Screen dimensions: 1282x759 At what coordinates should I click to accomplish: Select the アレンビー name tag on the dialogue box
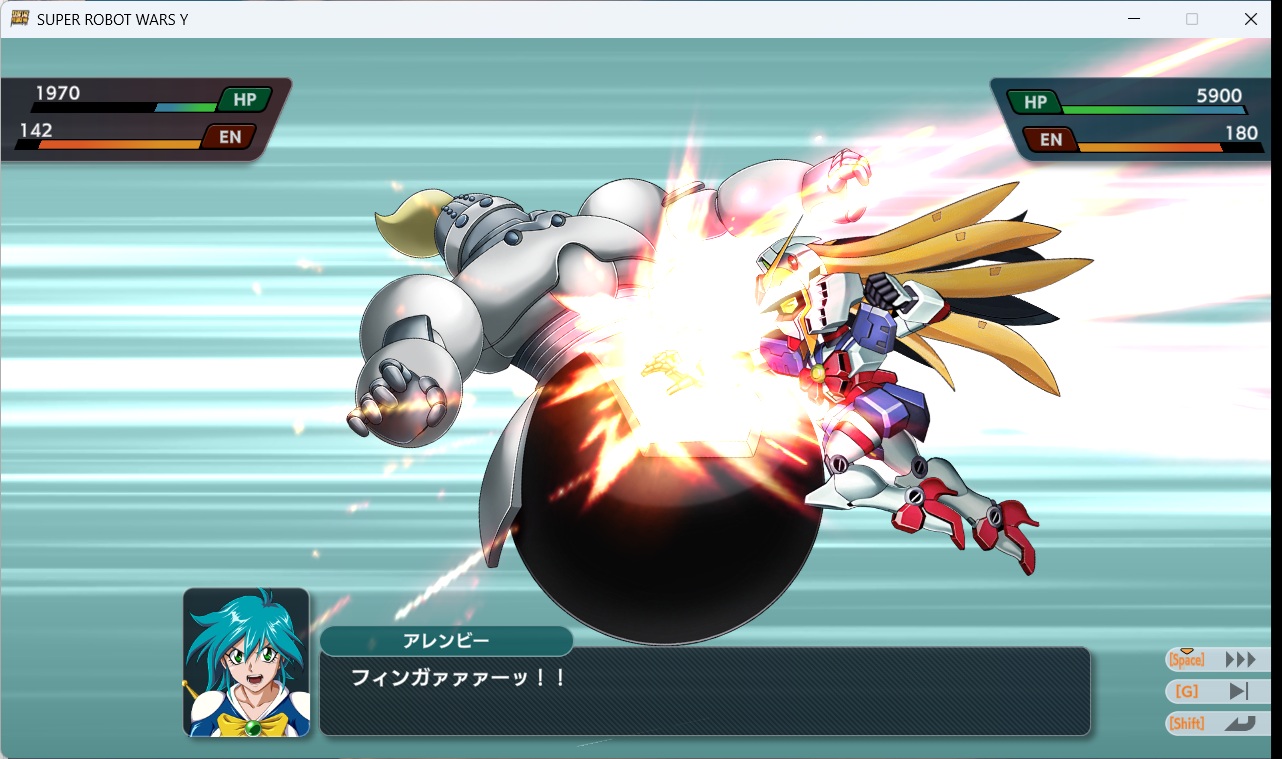click(446, 641)
